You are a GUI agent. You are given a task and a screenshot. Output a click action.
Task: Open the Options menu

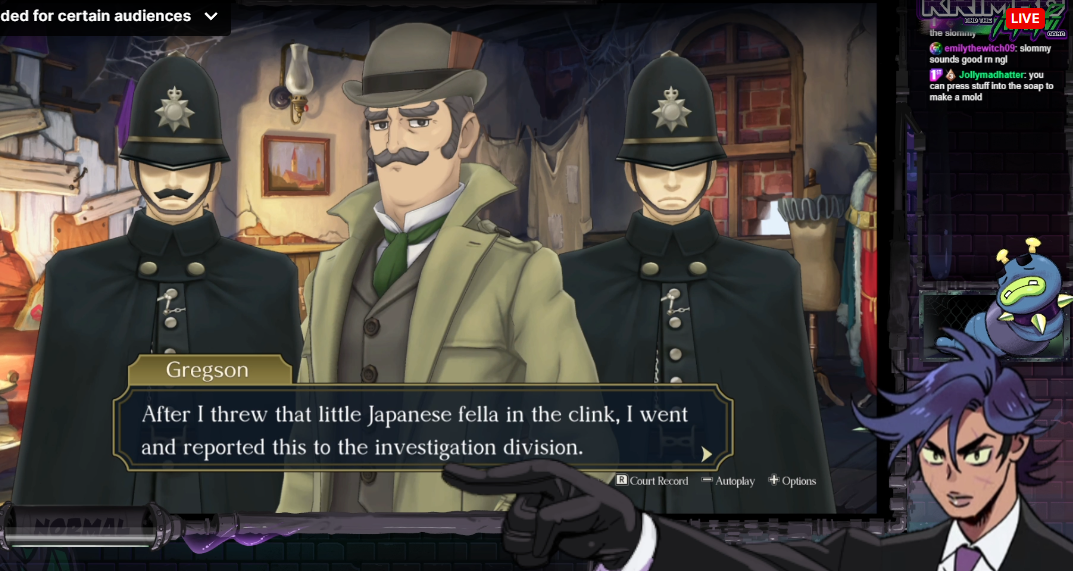pyautogui.click(x=792, y=481)
